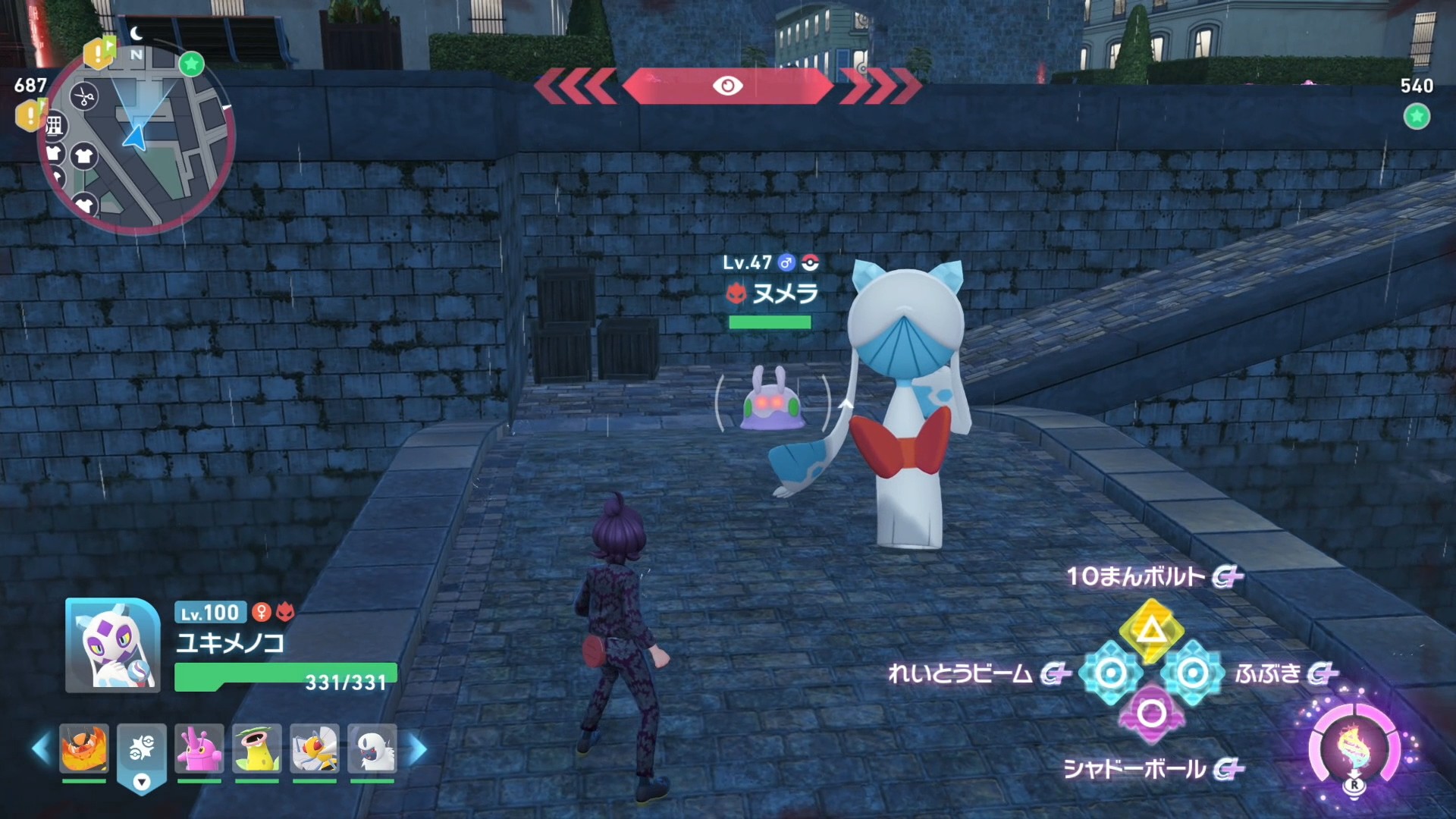
Task: Select the building marker on the minimap
Action: (55, 126)
